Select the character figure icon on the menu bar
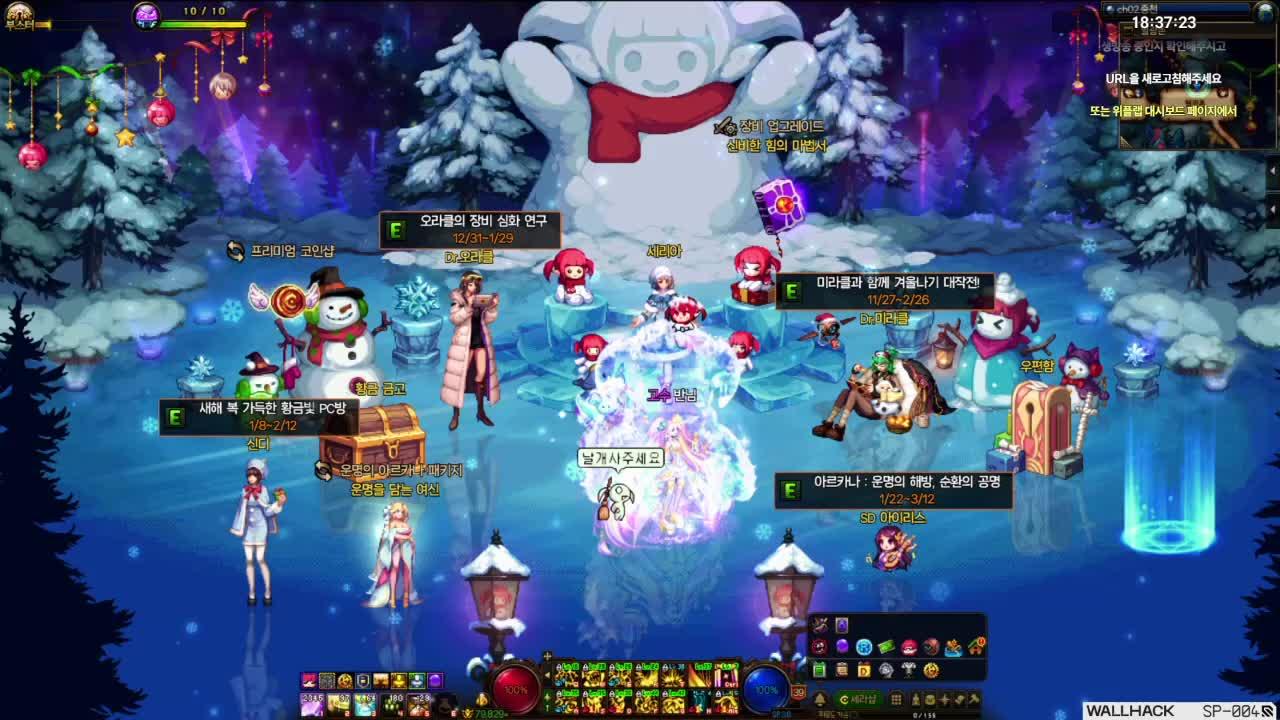The width and height of the screenshot is (1280, 720). click(916, 699)
